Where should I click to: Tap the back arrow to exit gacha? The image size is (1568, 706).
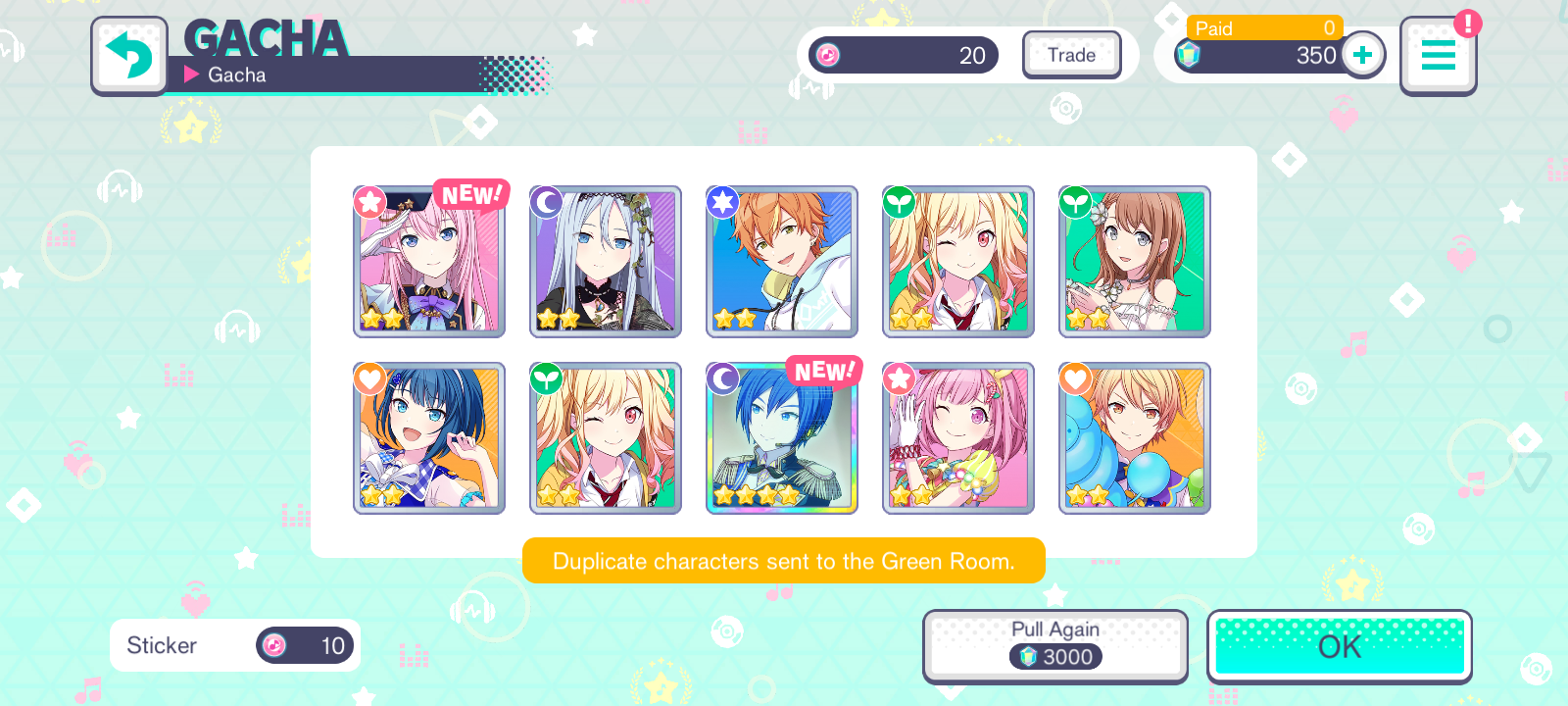click(128, 56)
